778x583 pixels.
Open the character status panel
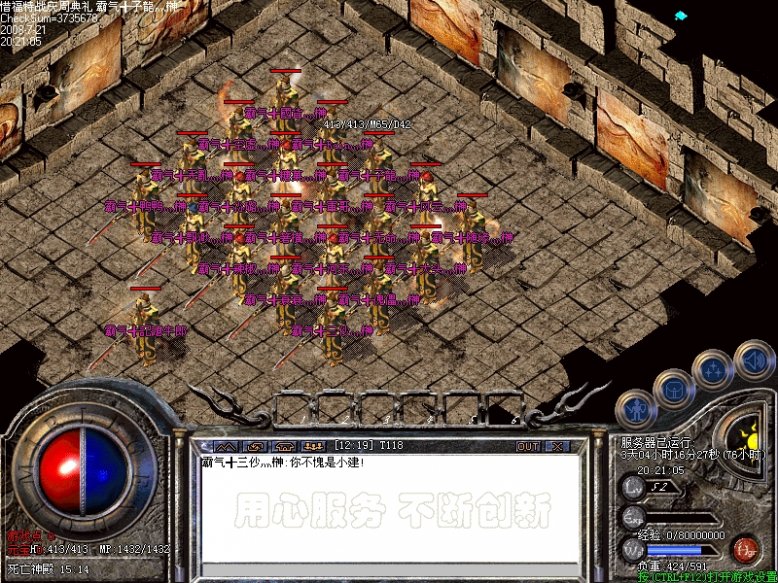click(636, 406)
